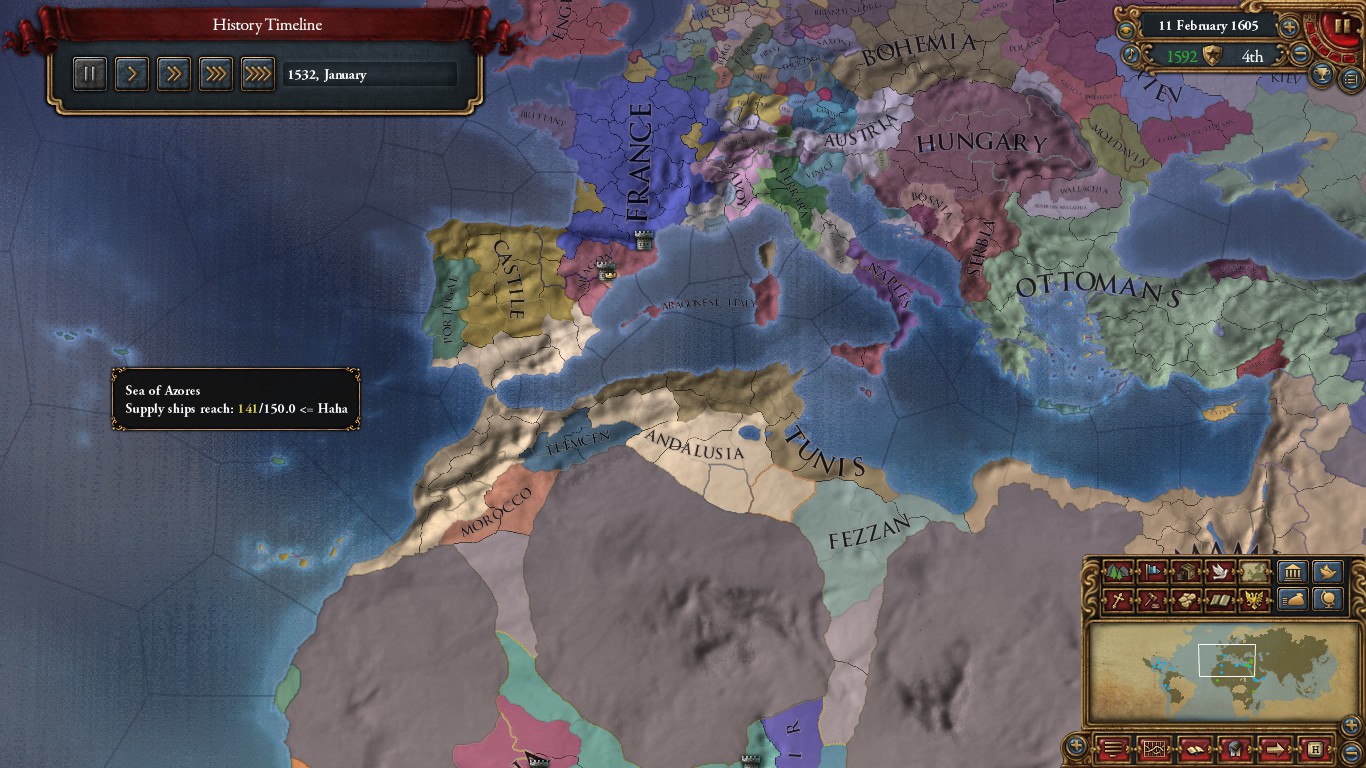Image resolution: width=1366 pixels, height=768 pixels.
Task: Open the globe map mode category
Action: [1327, 600]
